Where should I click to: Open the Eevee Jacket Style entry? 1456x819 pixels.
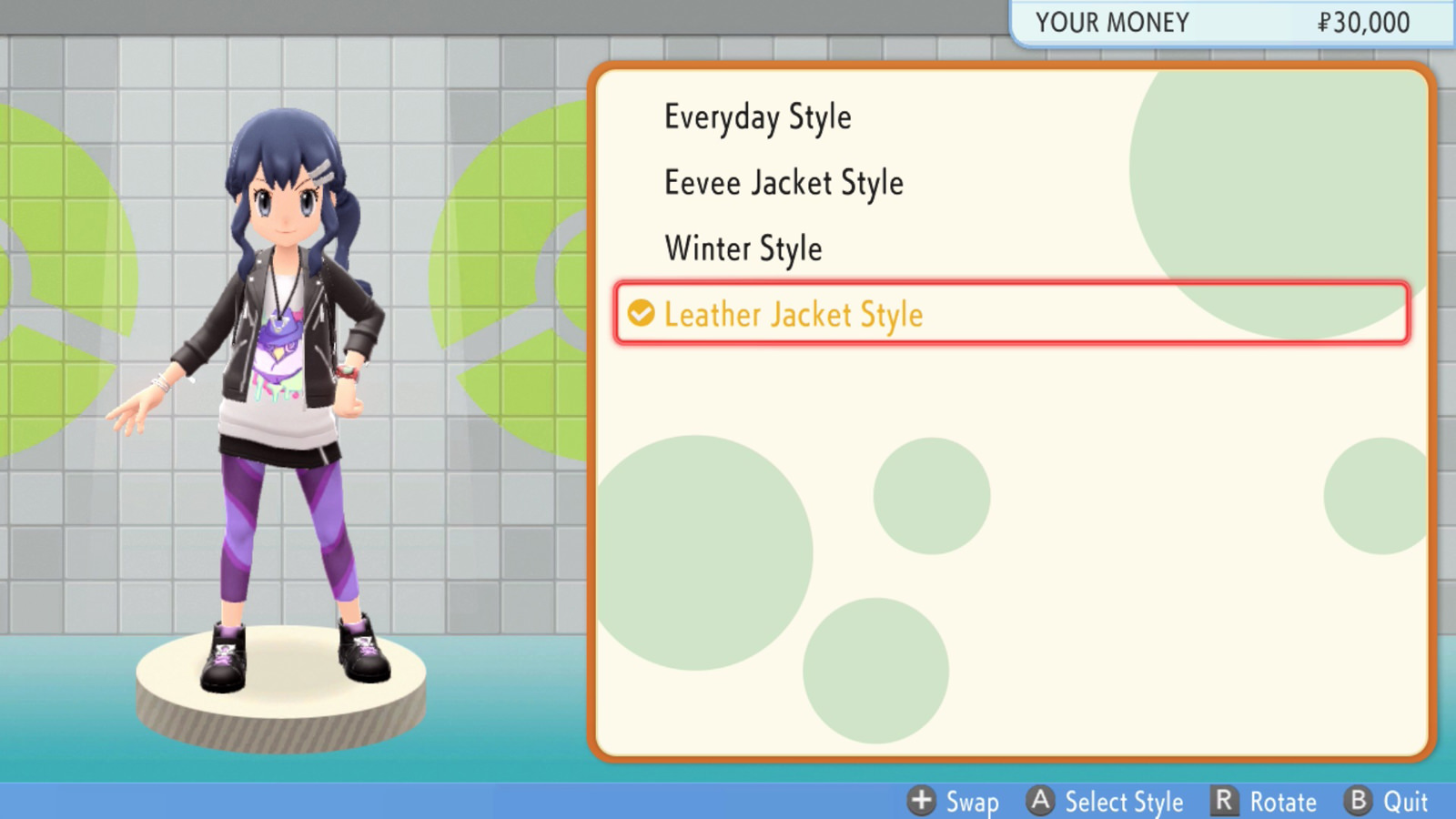(x=784, y=182)
